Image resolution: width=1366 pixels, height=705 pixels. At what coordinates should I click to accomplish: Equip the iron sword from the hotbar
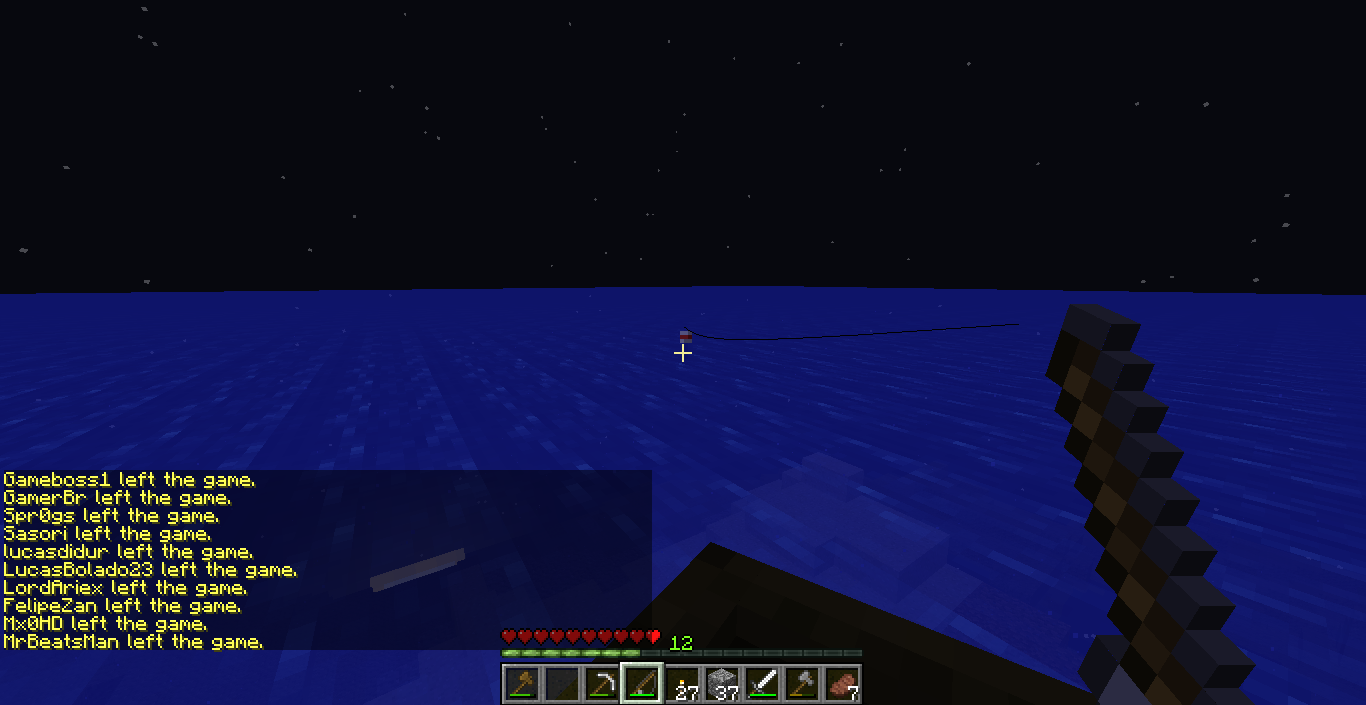(762, 684)
